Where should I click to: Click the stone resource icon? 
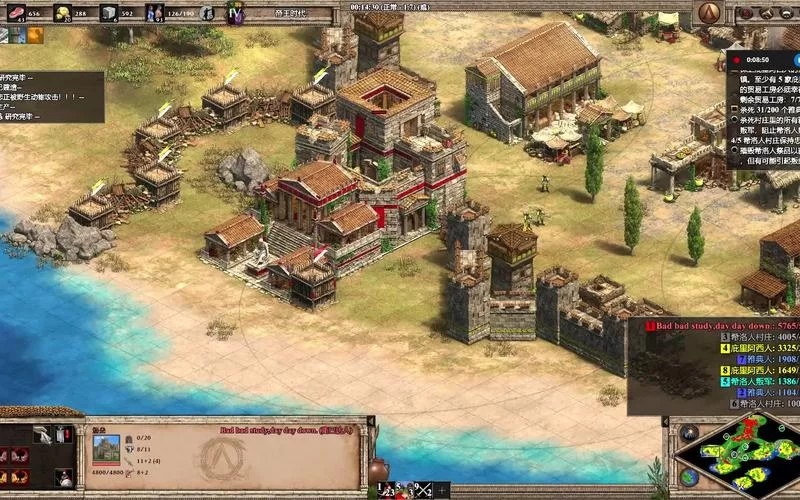(x=108, y=13)
